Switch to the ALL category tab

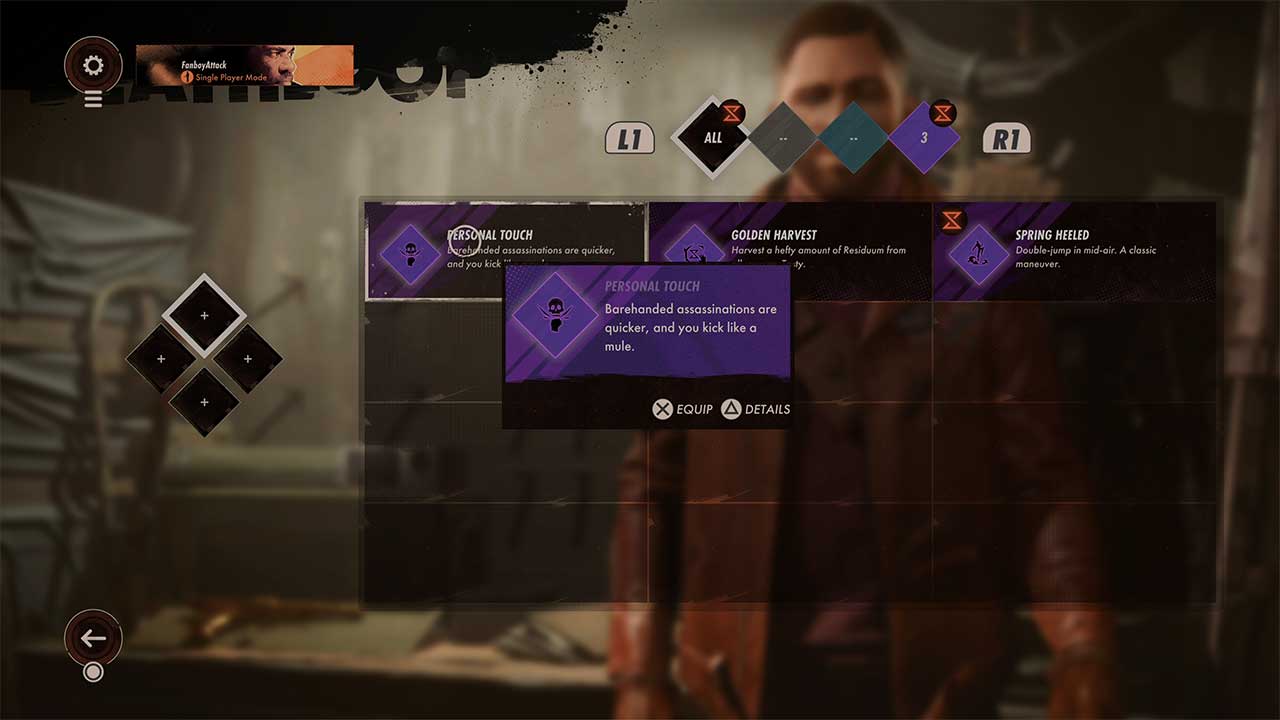711,138
